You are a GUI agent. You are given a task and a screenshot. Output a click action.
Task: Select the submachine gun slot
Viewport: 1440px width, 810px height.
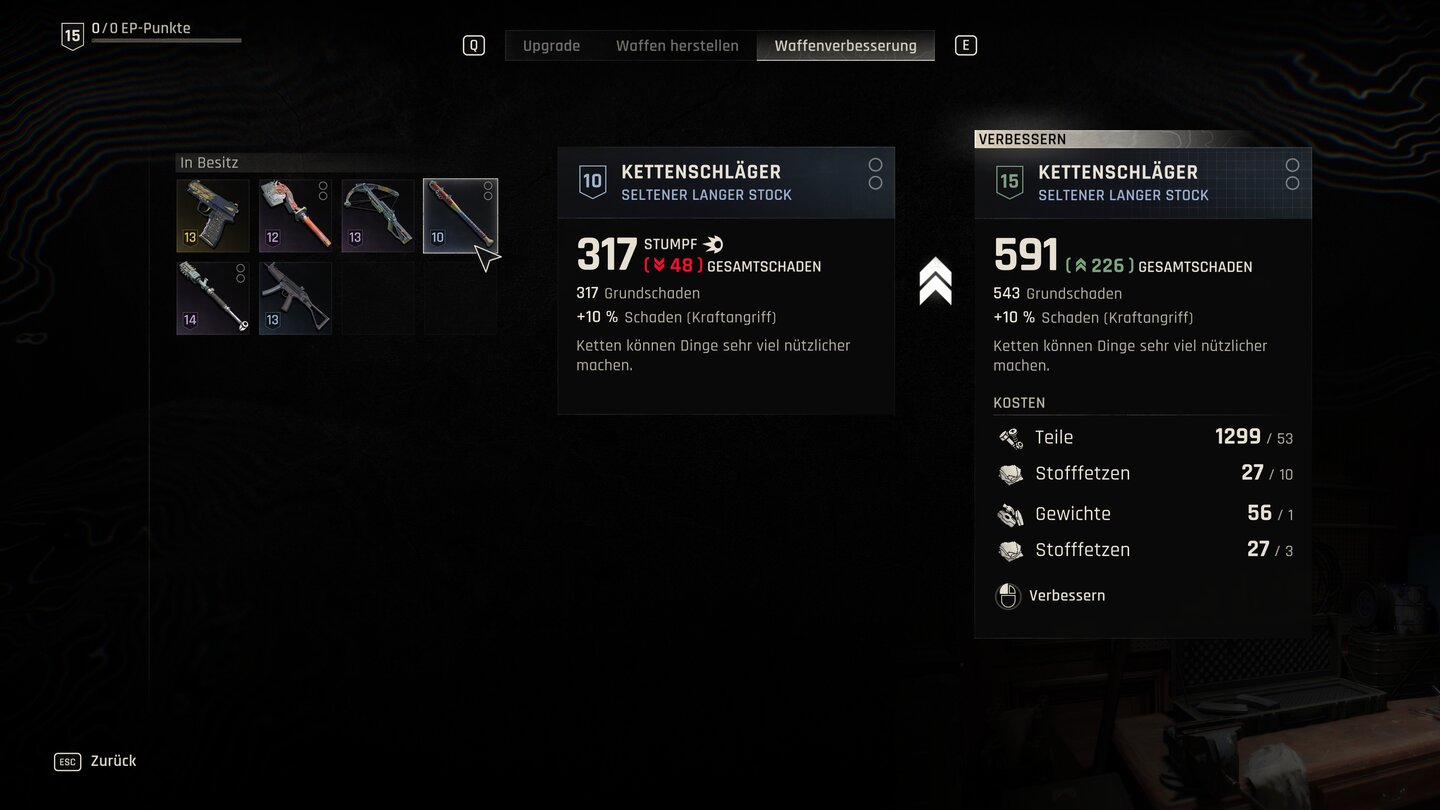coord(295,298)
